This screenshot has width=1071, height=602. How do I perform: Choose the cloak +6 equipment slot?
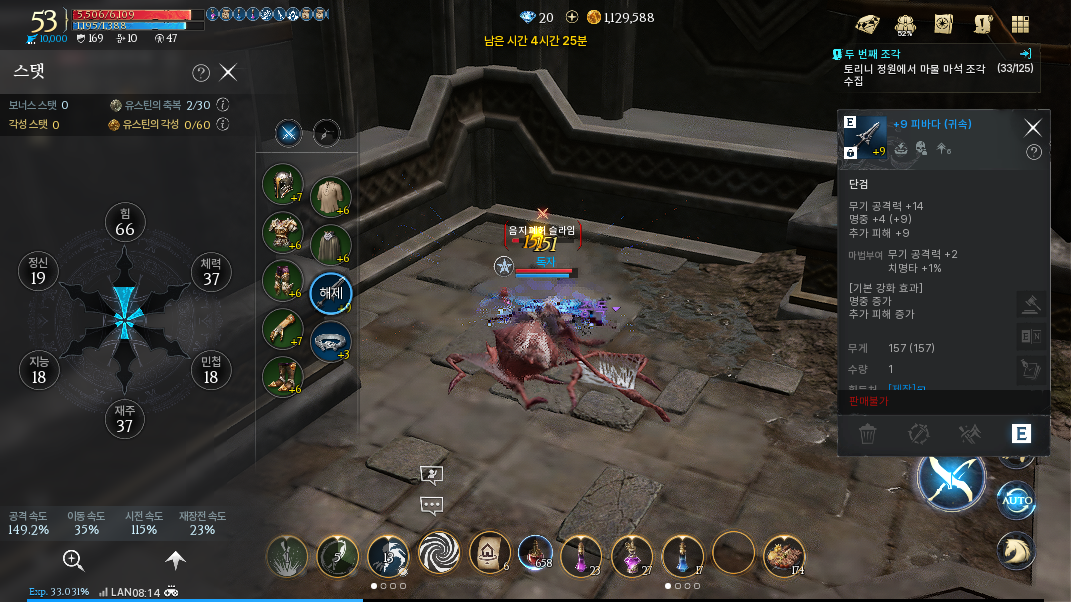point(330,245)
